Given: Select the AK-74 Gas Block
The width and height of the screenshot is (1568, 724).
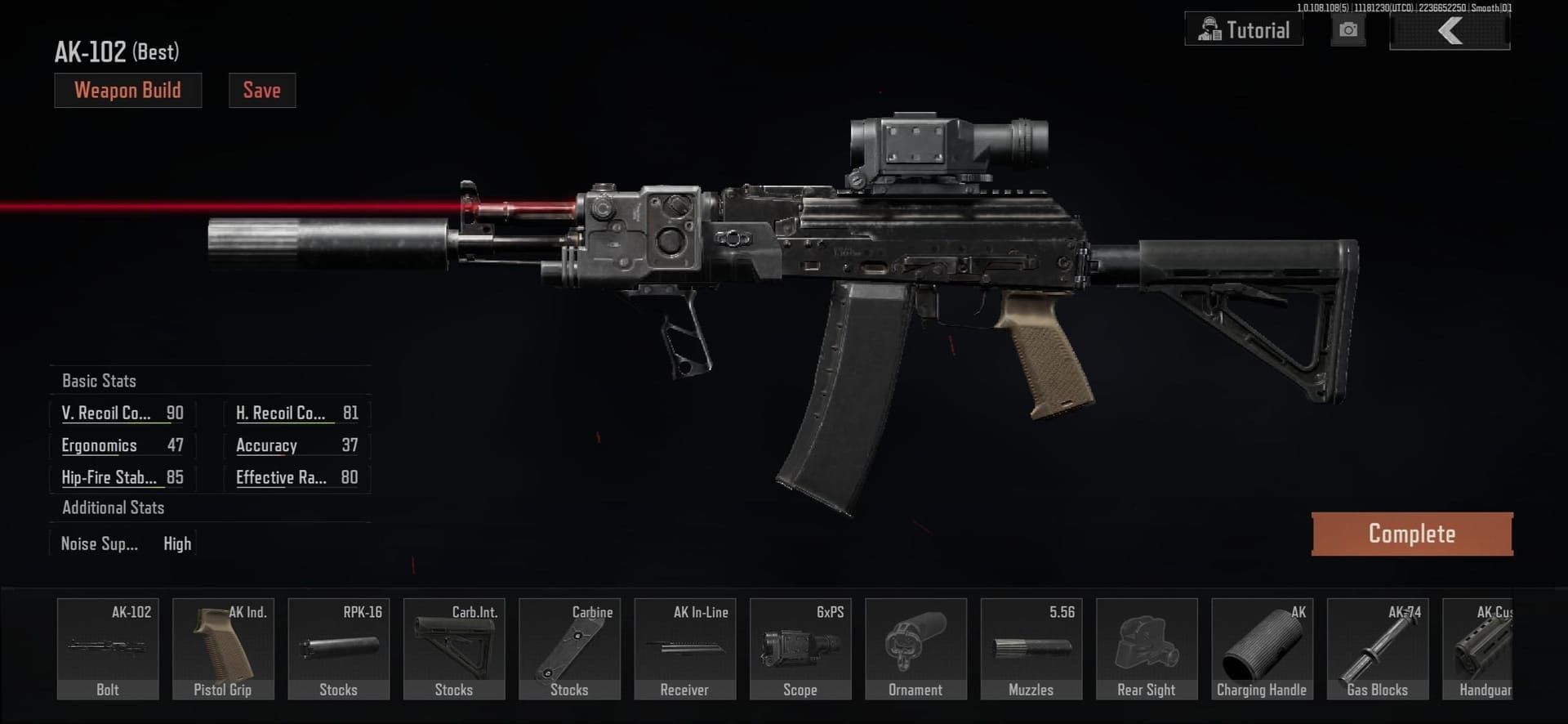Looking at the screenshot, I should 1378,648.
